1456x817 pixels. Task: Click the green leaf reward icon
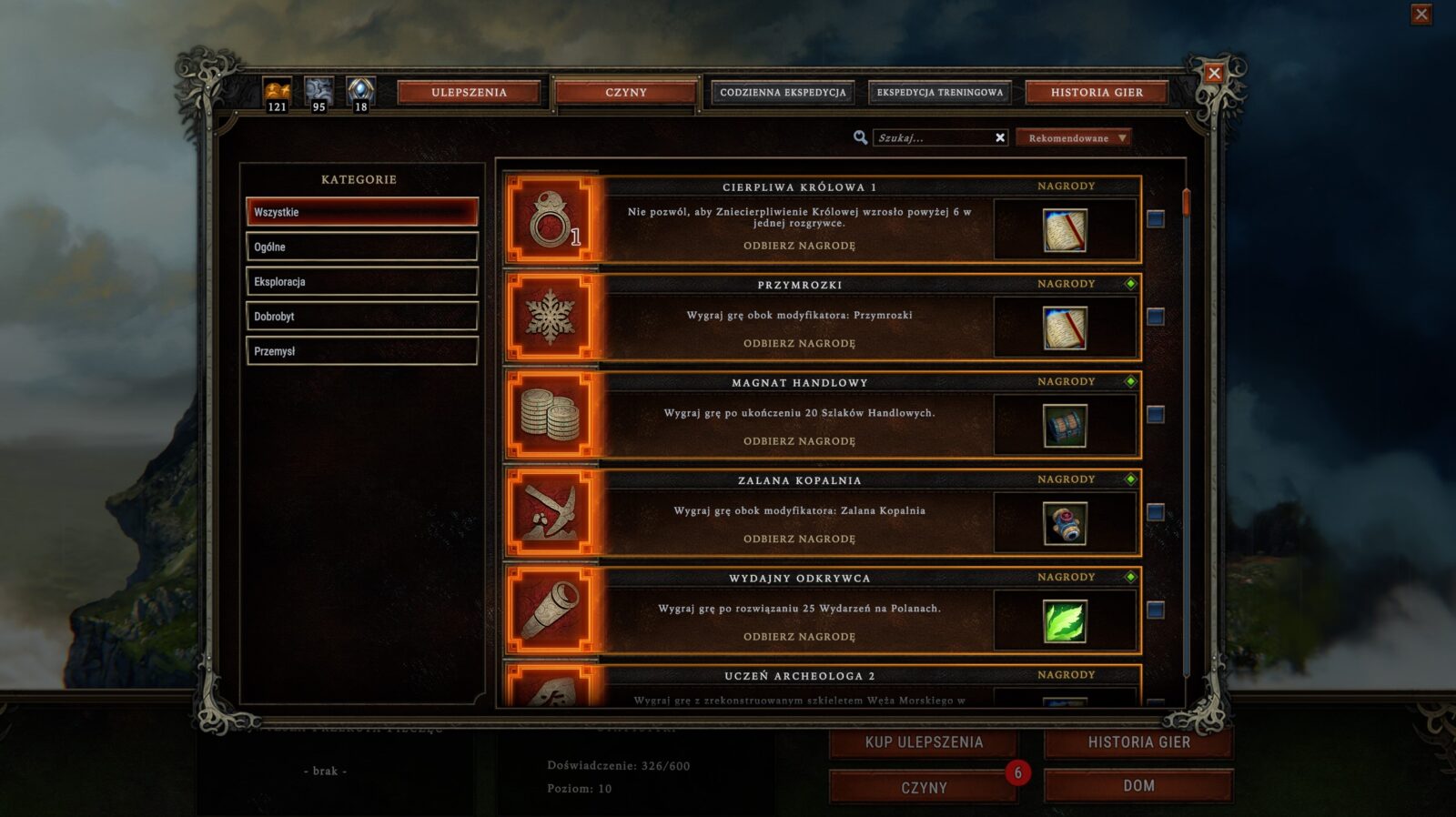click(1064, 621)
